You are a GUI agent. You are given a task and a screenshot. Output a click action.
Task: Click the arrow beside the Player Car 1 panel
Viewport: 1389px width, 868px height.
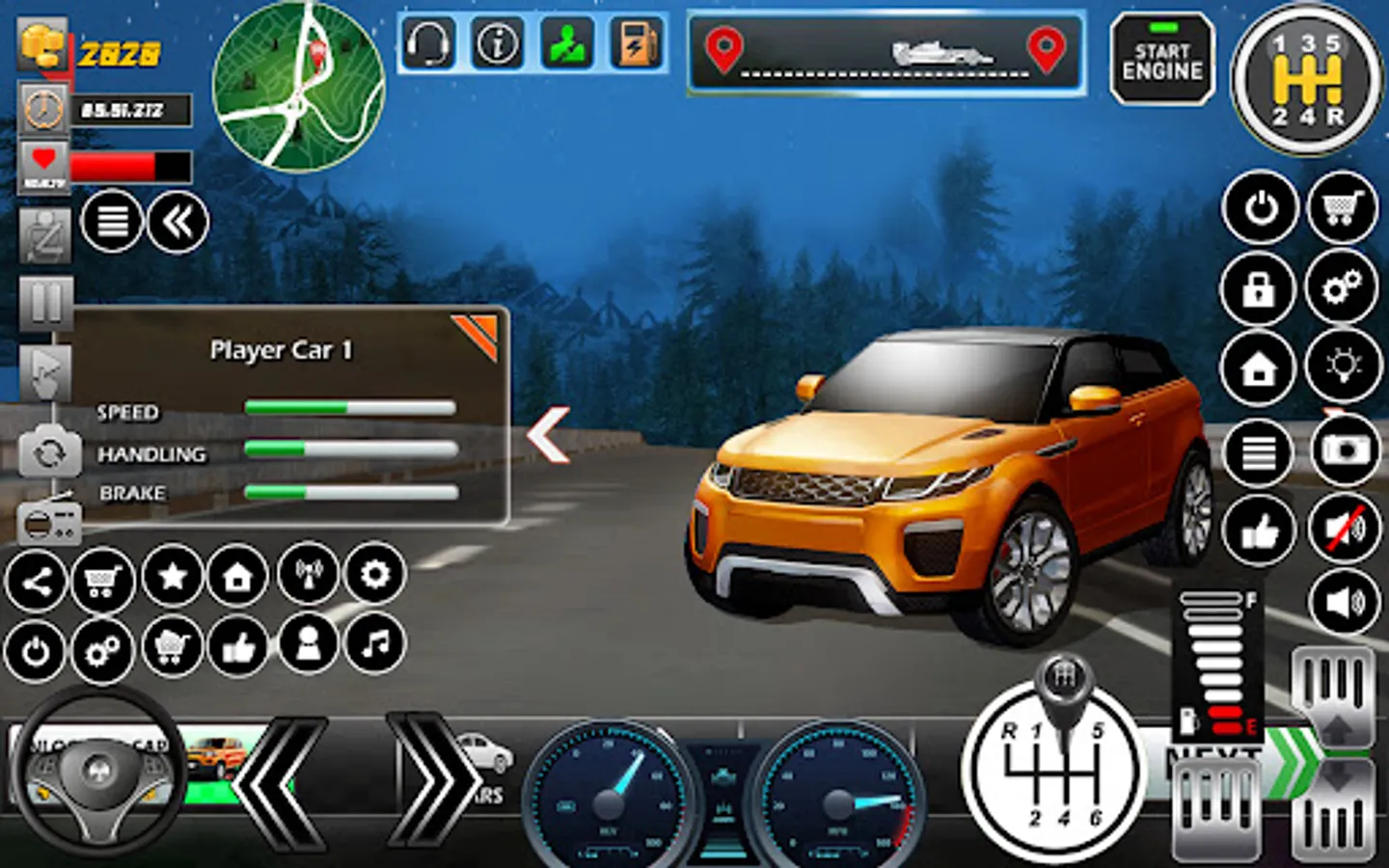tap(549, 435)
